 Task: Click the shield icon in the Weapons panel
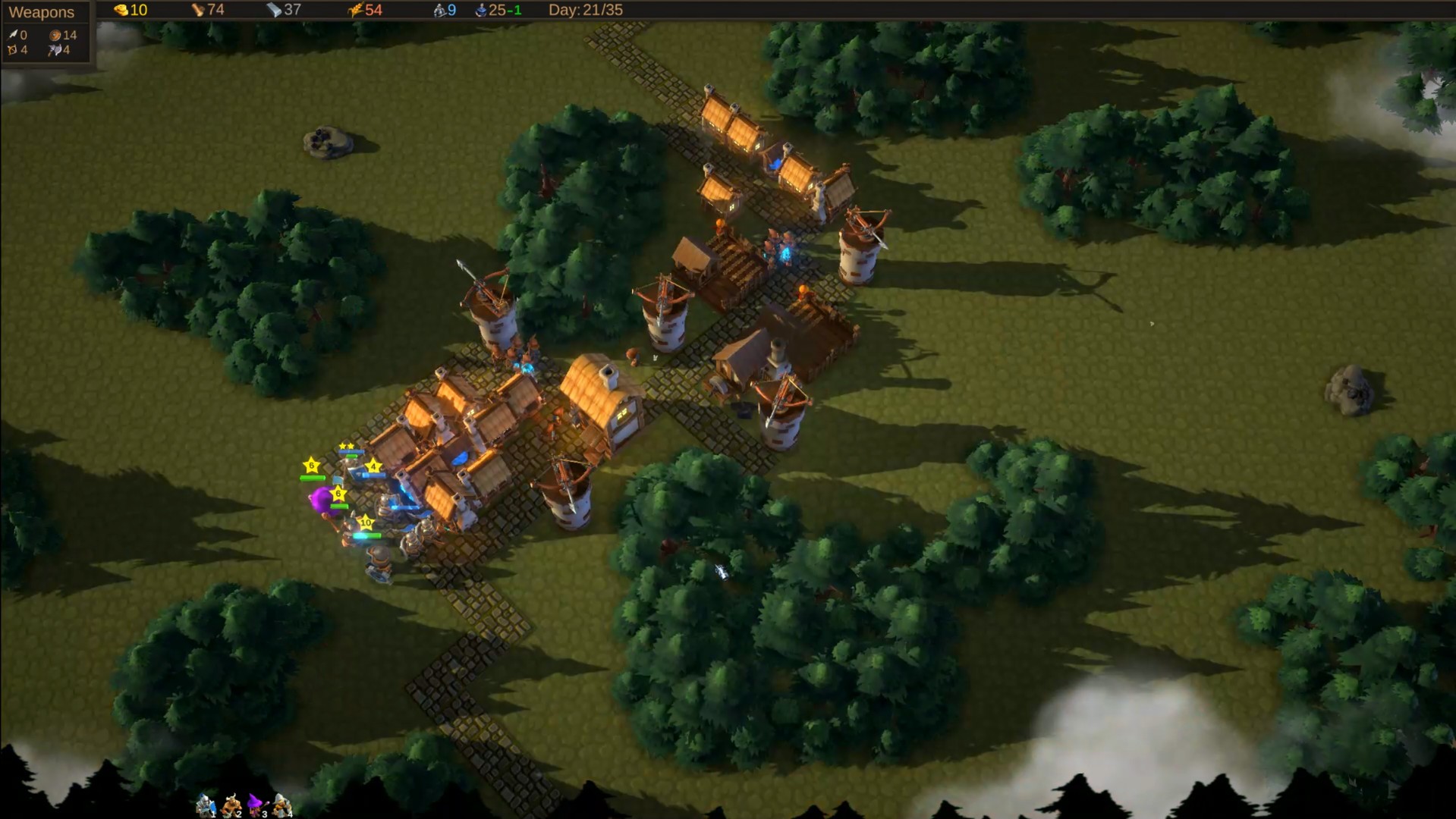point(55,34)
